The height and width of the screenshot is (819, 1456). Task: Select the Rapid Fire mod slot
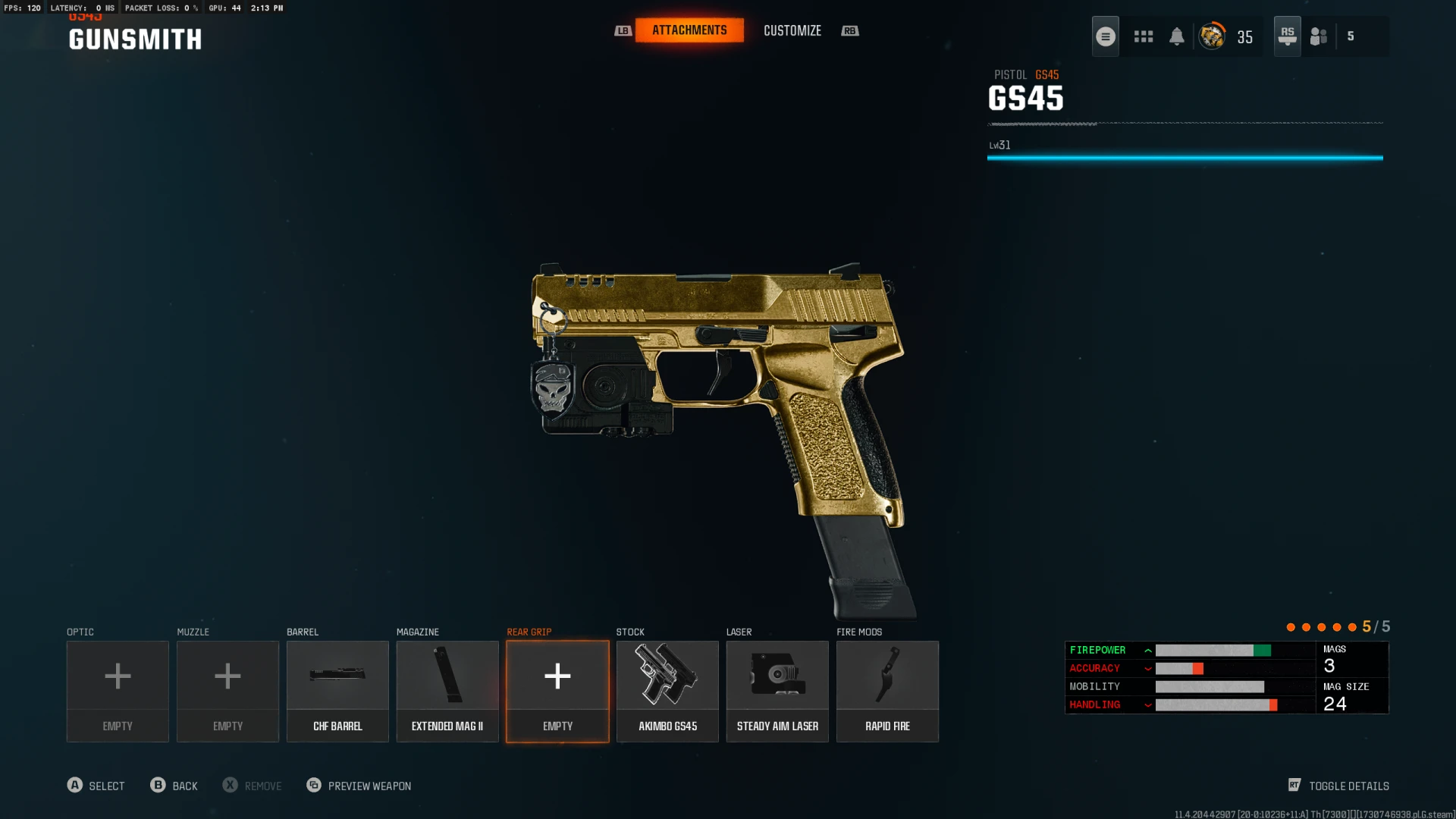(887, 691)
